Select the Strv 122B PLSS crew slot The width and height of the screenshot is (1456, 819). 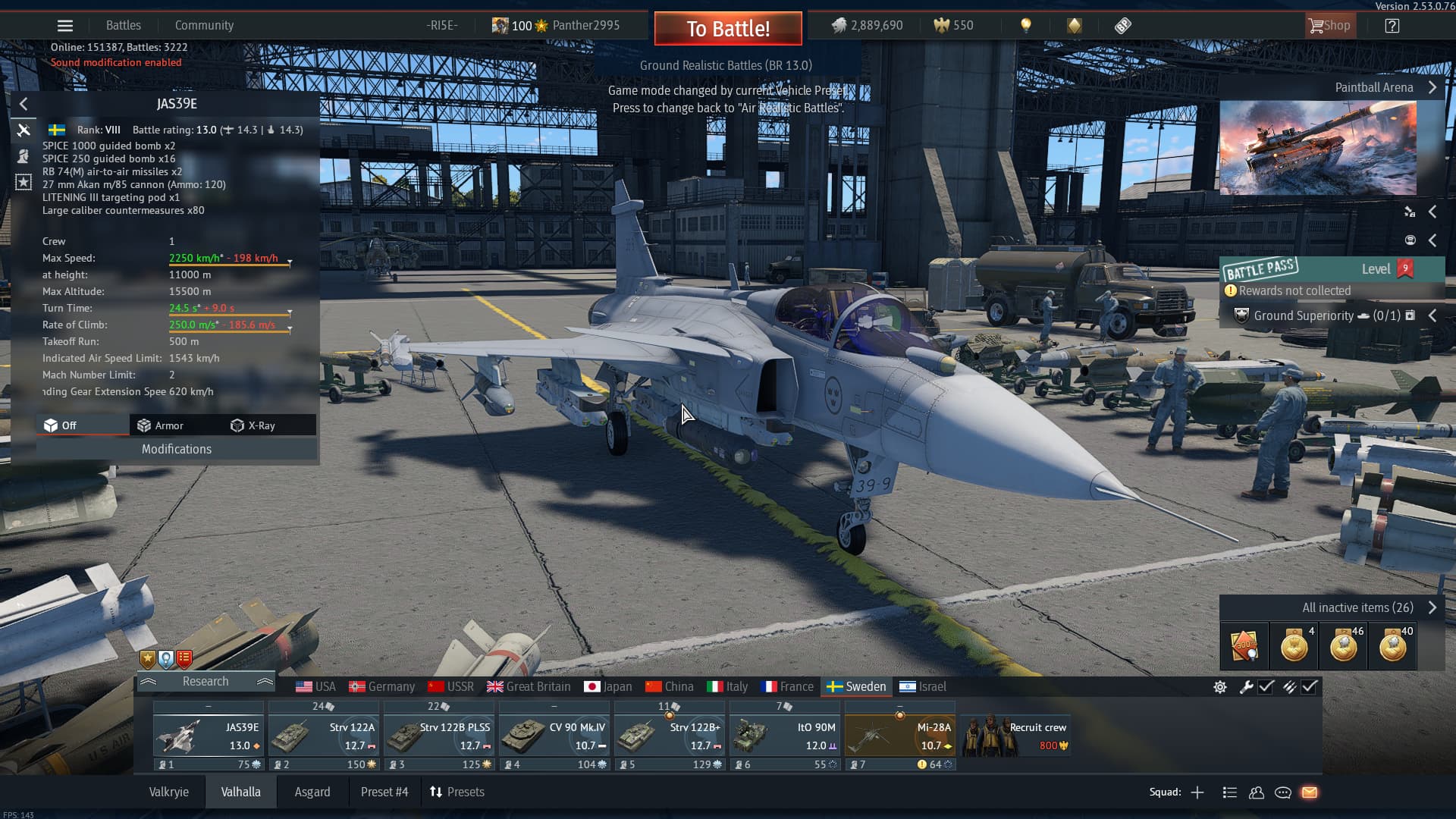pos(439,736)
